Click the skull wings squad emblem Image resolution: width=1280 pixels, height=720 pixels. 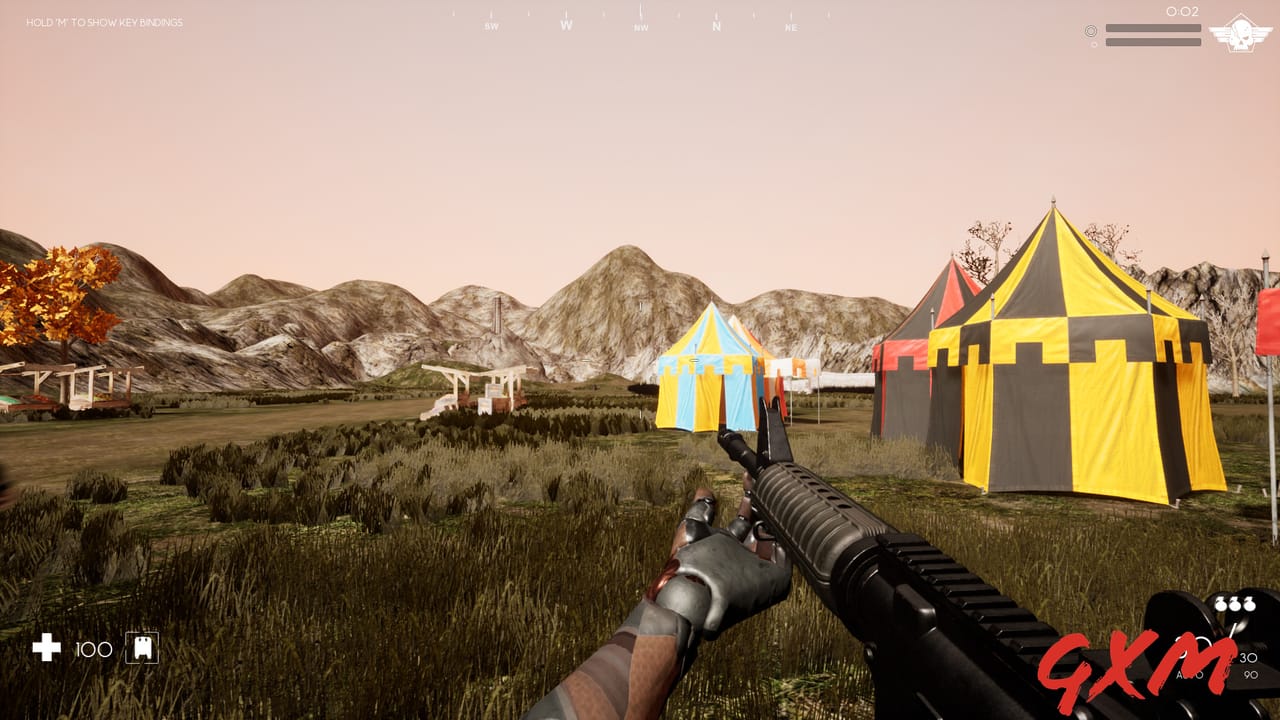pyautogui.click(x=1239, y=34)
